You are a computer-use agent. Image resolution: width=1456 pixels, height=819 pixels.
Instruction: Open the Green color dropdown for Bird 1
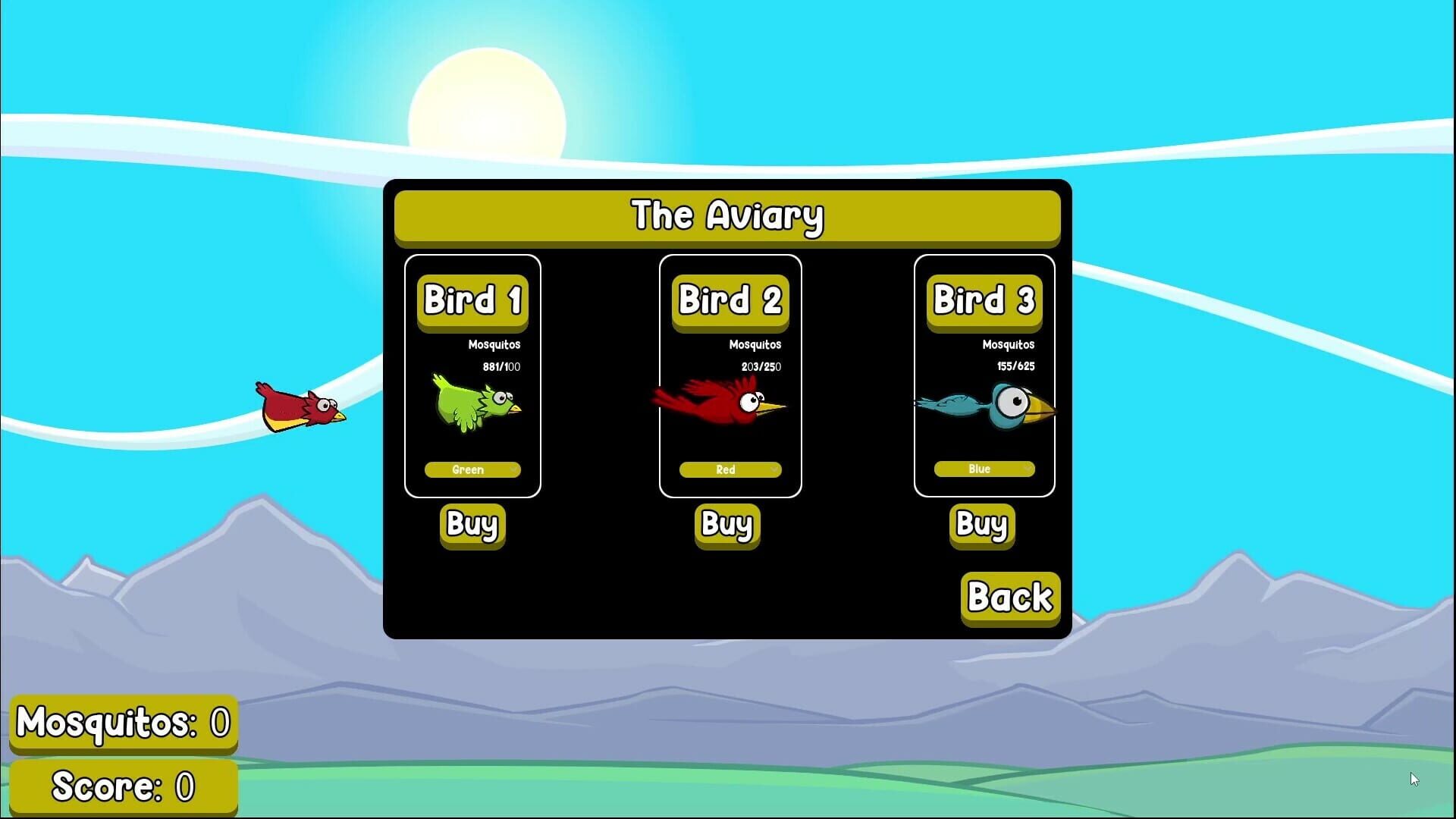[472, 469]
